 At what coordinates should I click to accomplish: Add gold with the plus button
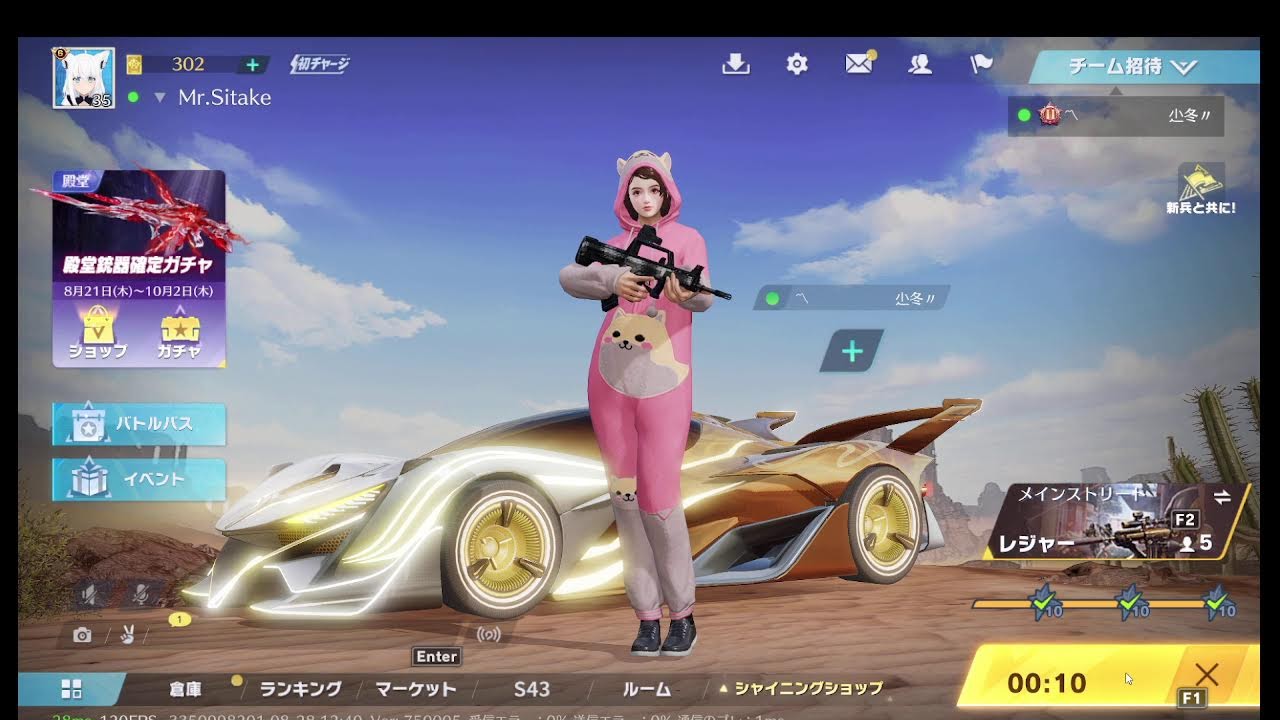coord(252,65)
